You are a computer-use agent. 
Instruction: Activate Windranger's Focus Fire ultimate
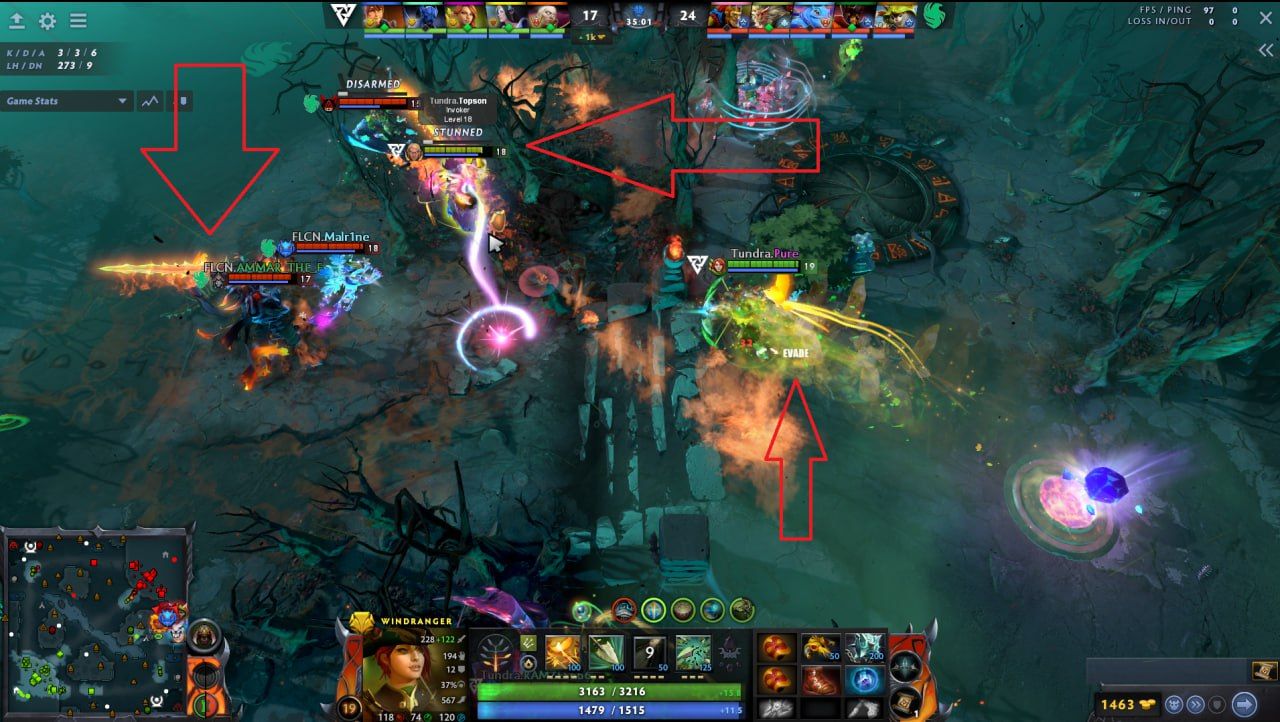(693, 652)
